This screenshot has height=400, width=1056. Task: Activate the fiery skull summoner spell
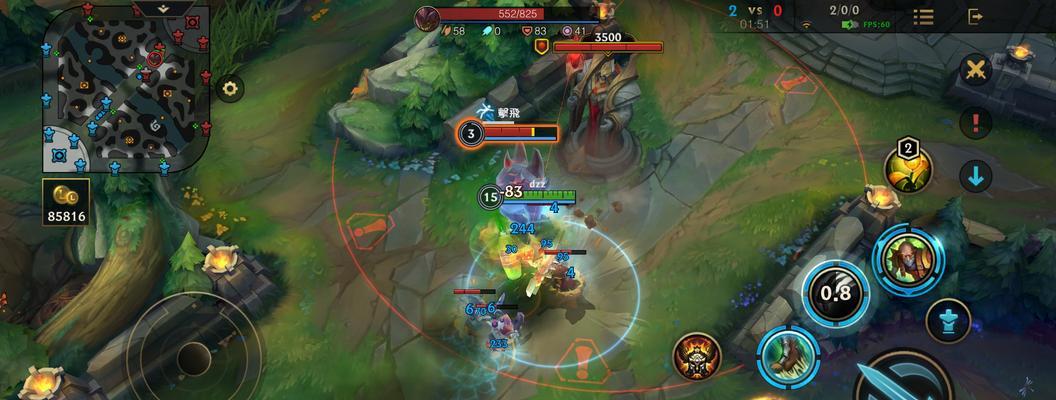click(697, 356)
